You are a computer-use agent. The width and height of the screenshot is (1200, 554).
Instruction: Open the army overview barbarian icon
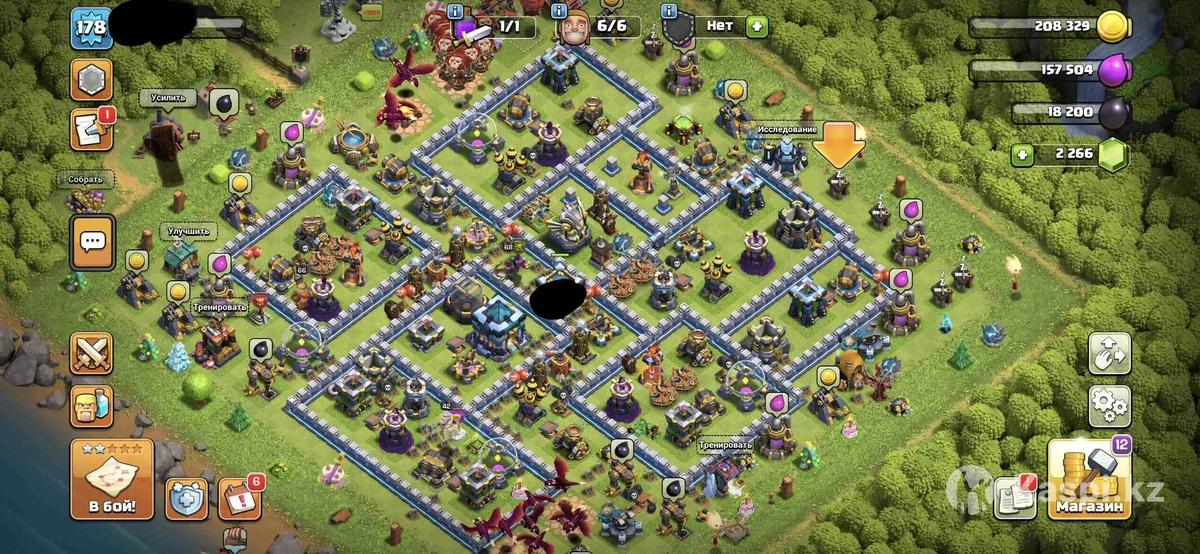tap(91, 405)
